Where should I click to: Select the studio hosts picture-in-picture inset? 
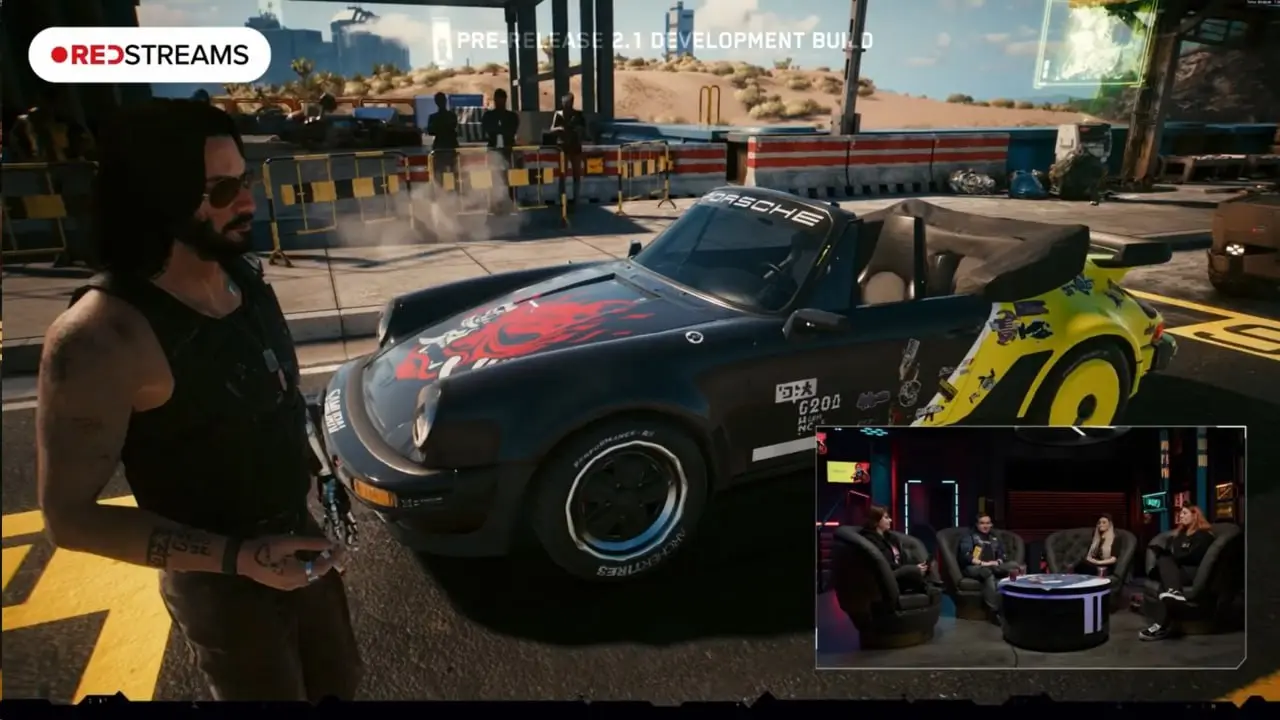1030,547
